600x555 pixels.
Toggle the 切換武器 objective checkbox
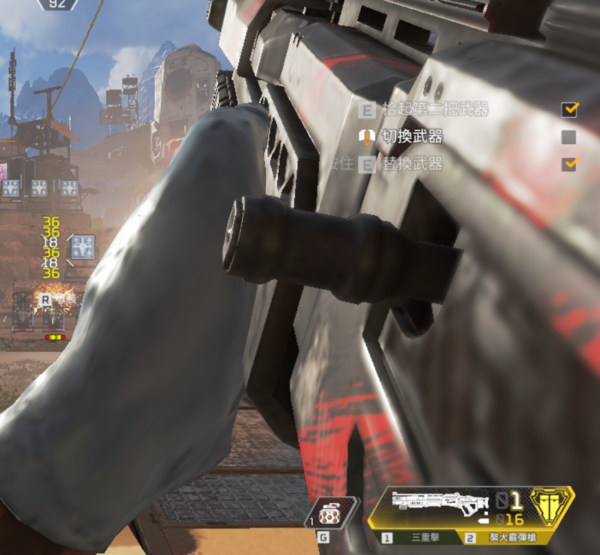[569, 136]
